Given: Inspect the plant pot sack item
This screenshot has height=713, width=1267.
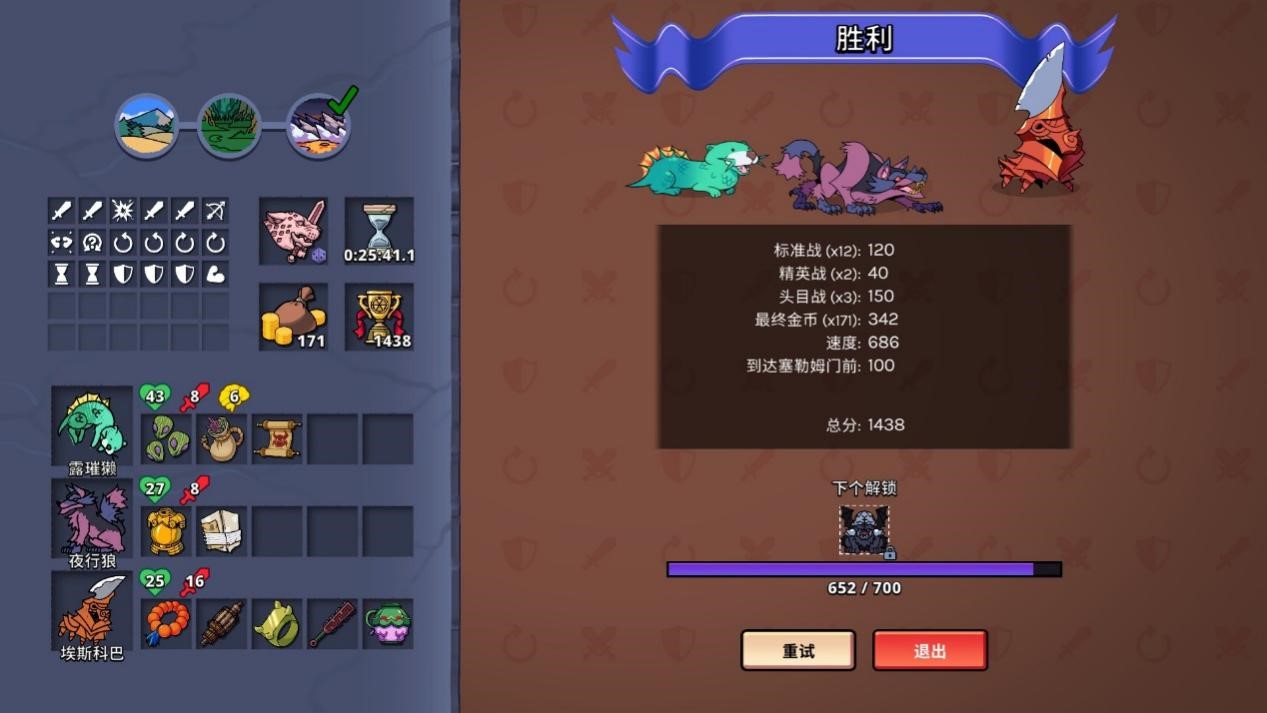Looking at the screenshot, I should tap(222, 439).
